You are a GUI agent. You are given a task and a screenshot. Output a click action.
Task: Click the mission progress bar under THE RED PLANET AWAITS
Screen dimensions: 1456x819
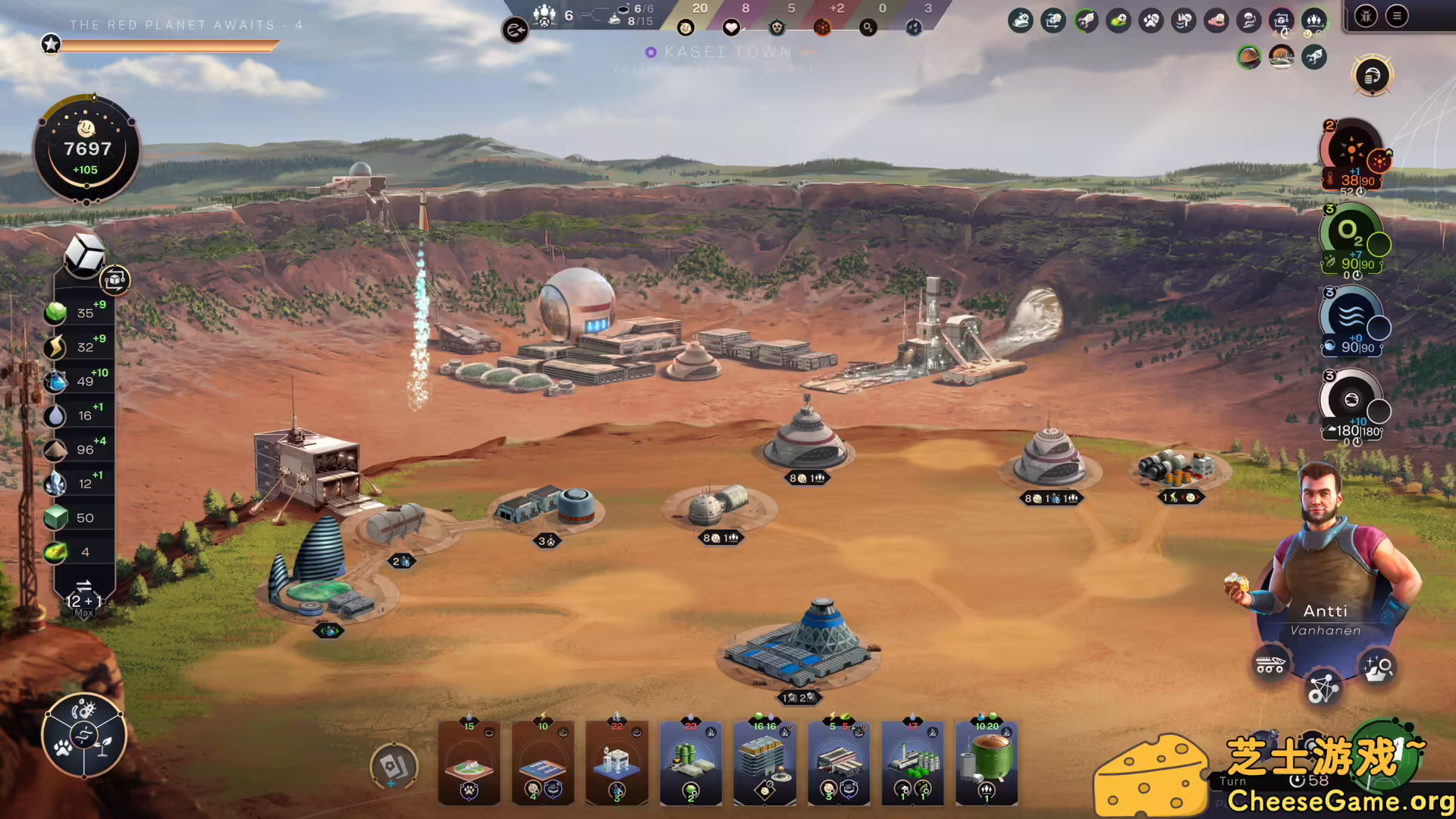pos(171,45)
